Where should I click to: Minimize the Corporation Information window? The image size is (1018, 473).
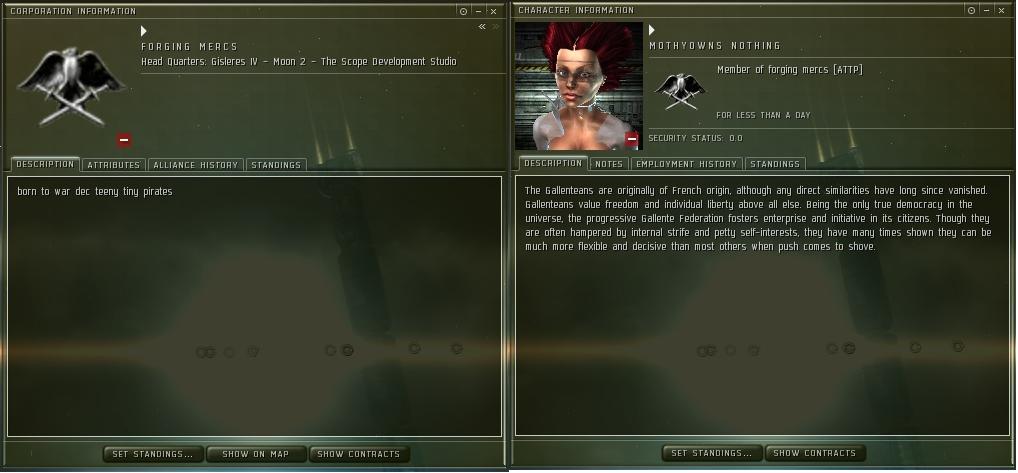pos(478,11)
